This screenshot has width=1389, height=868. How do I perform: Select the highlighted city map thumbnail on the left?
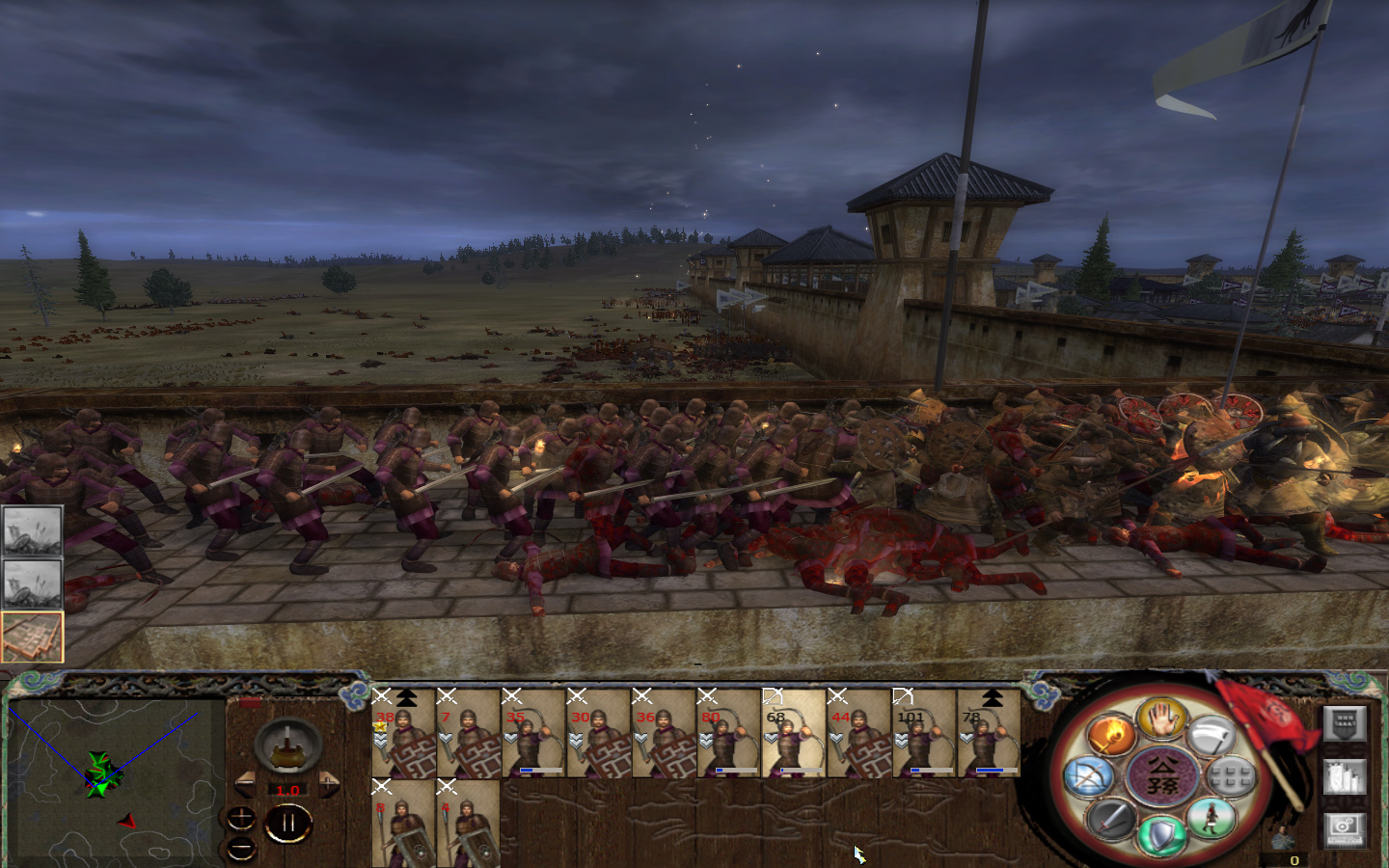pyautogui.click(x=31, y=635)
